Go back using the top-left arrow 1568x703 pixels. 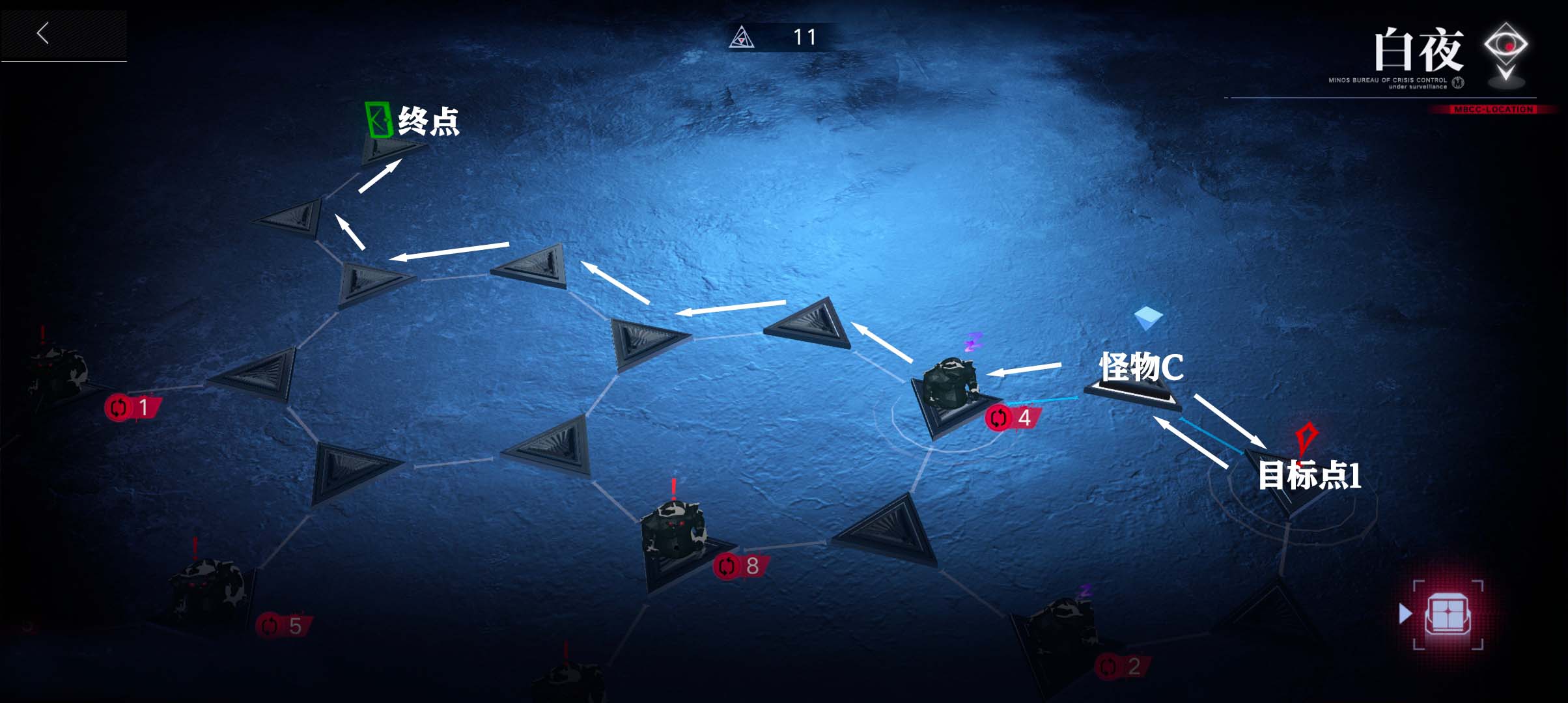click(x=43, y=33)
